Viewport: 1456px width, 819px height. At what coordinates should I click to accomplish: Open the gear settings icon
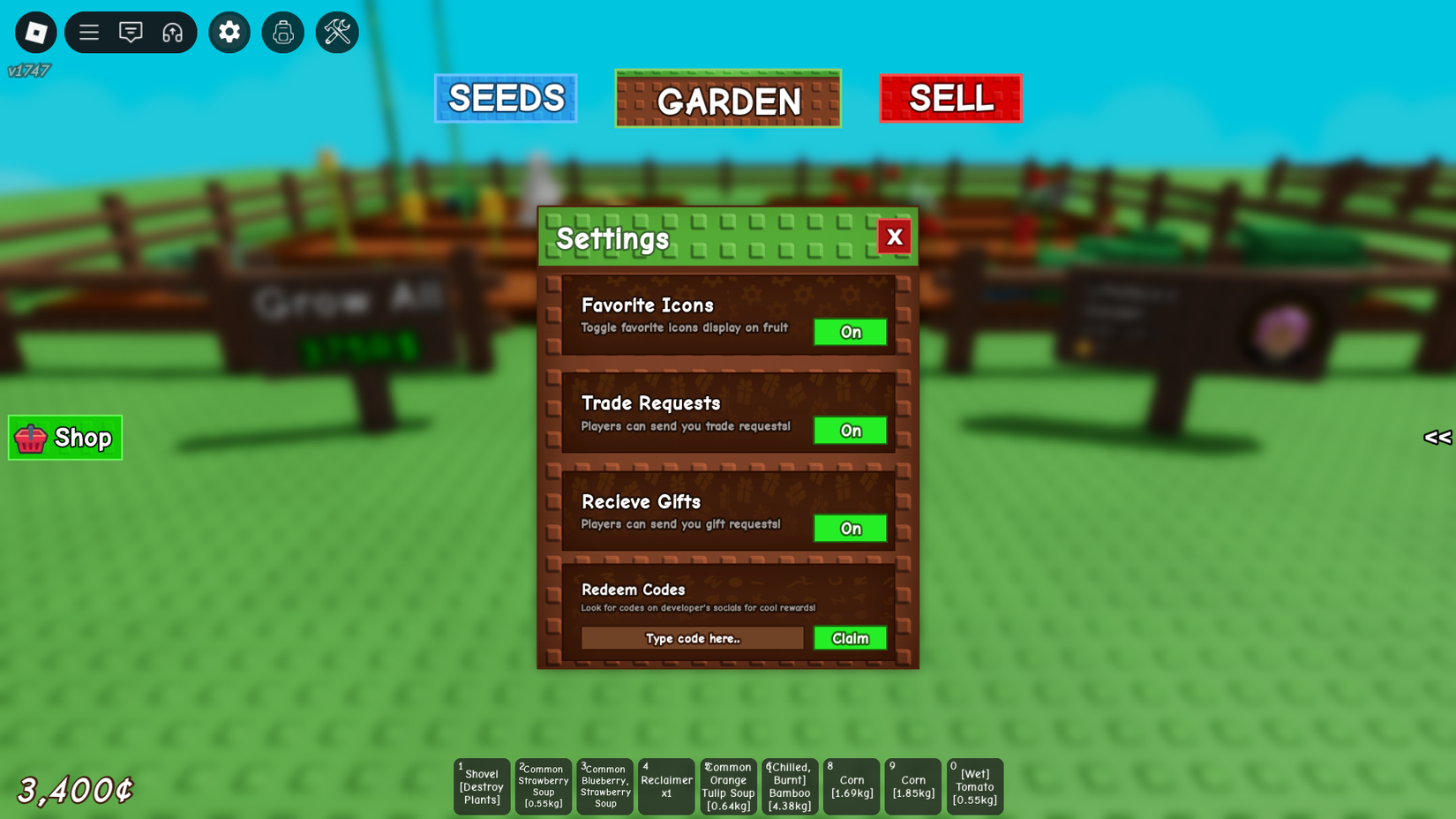coord(229,32)
